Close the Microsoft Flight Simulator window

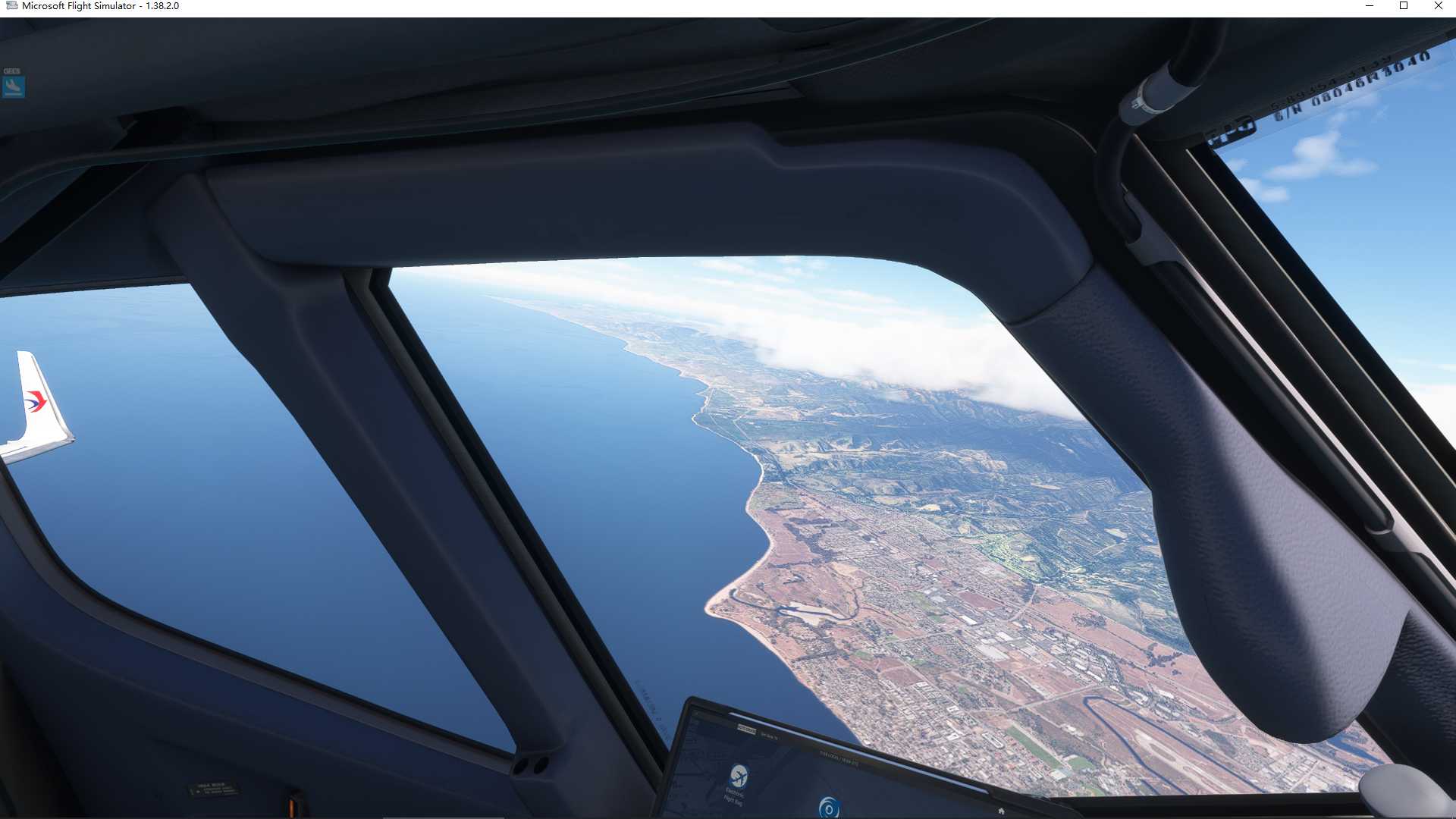point(1438,6)
